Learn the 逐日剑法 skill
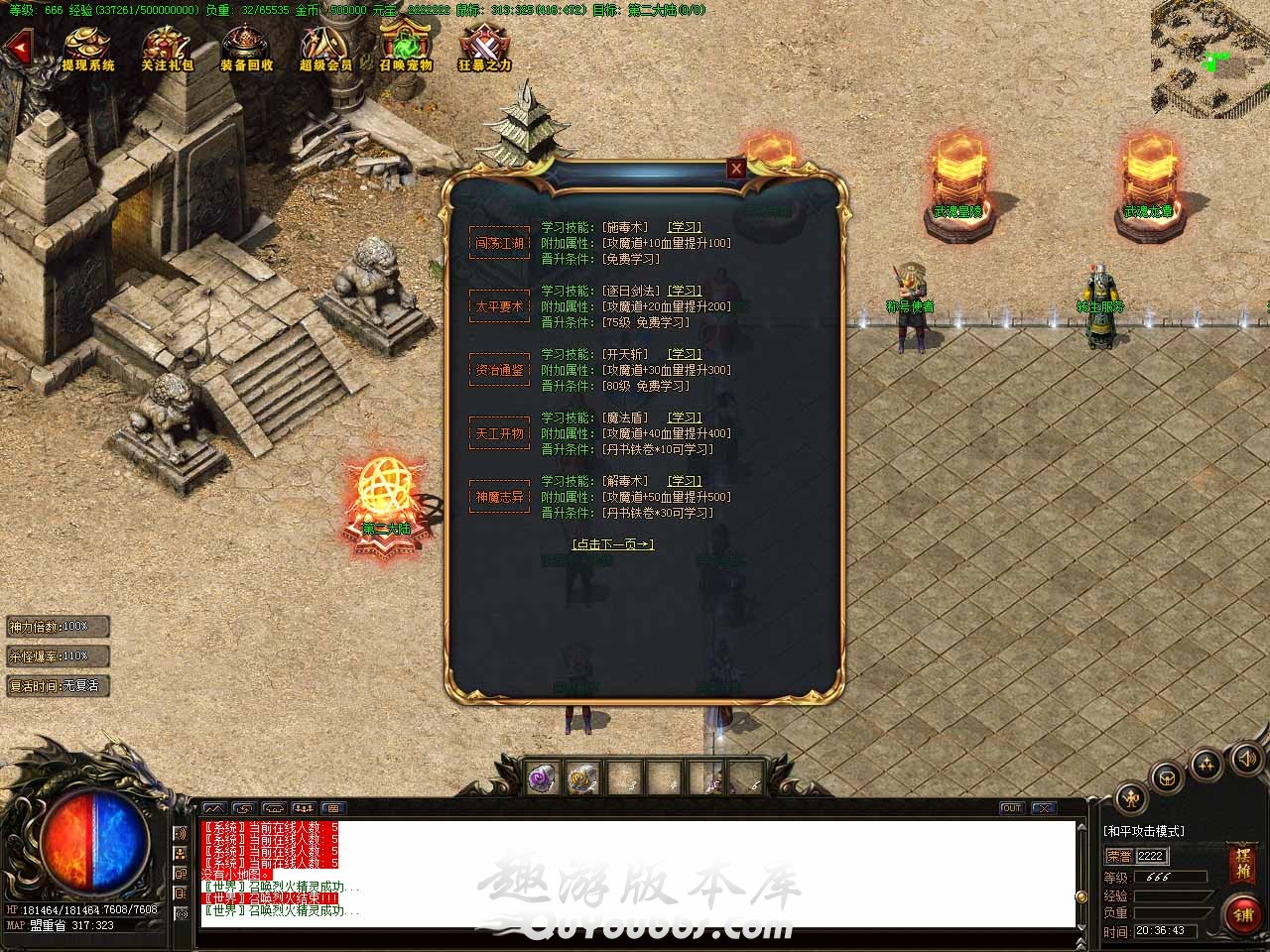 [684, 292]
